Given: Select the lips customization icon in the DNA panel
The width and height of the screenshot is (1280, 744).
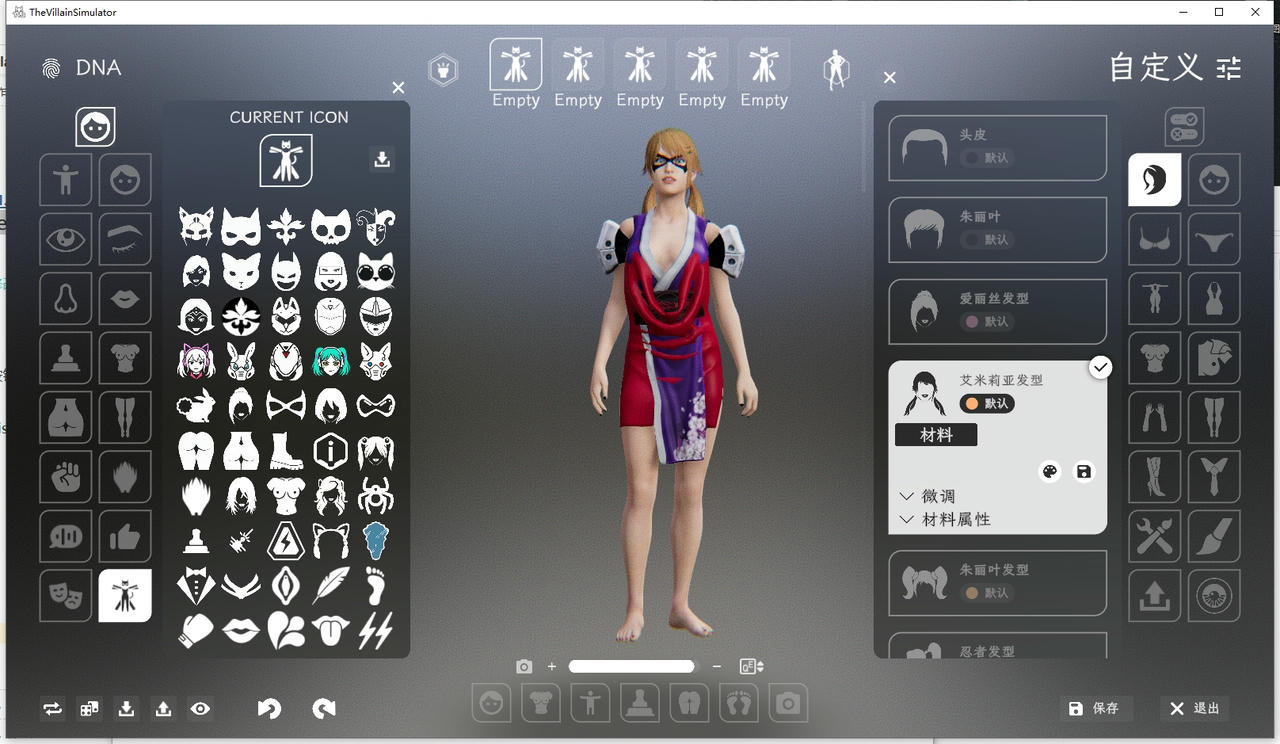Looking at the screenshot, I should [125, 299].
